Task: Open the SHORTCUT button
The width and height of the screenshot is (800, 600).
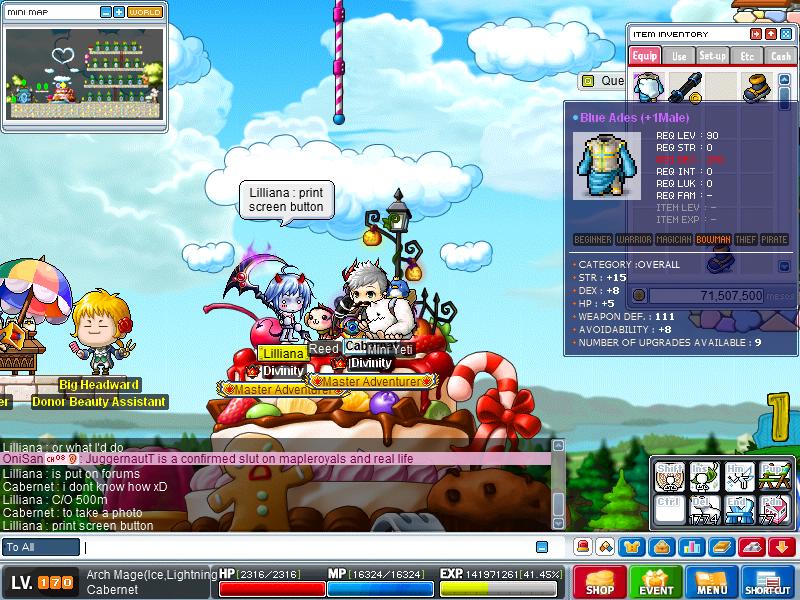Action: click(x=768, y=582)
